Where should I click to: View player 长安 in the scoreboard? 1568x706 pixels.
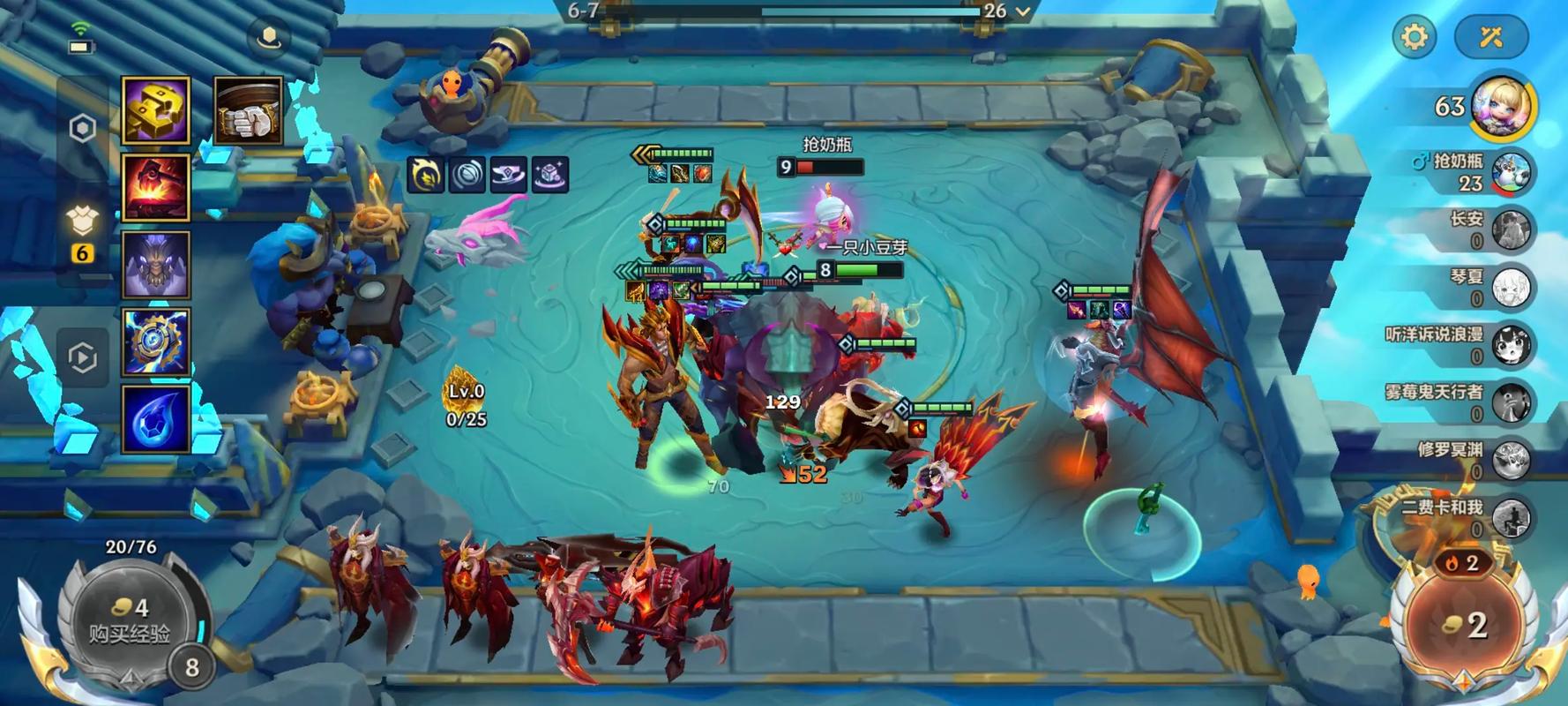tap(1512, 229)
